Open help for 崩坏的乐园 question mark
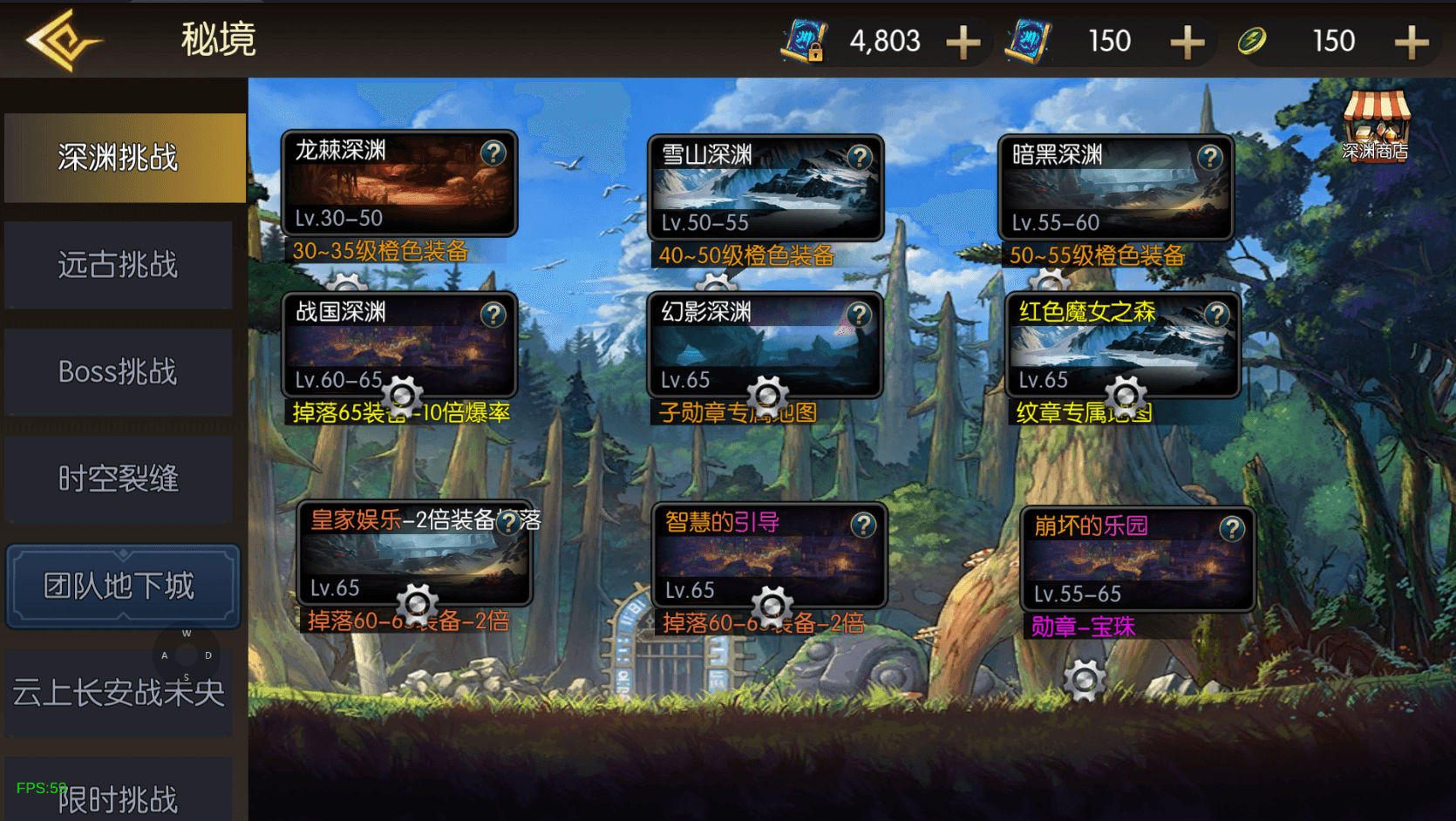Screen dimensions: 1456x821 1232,529
